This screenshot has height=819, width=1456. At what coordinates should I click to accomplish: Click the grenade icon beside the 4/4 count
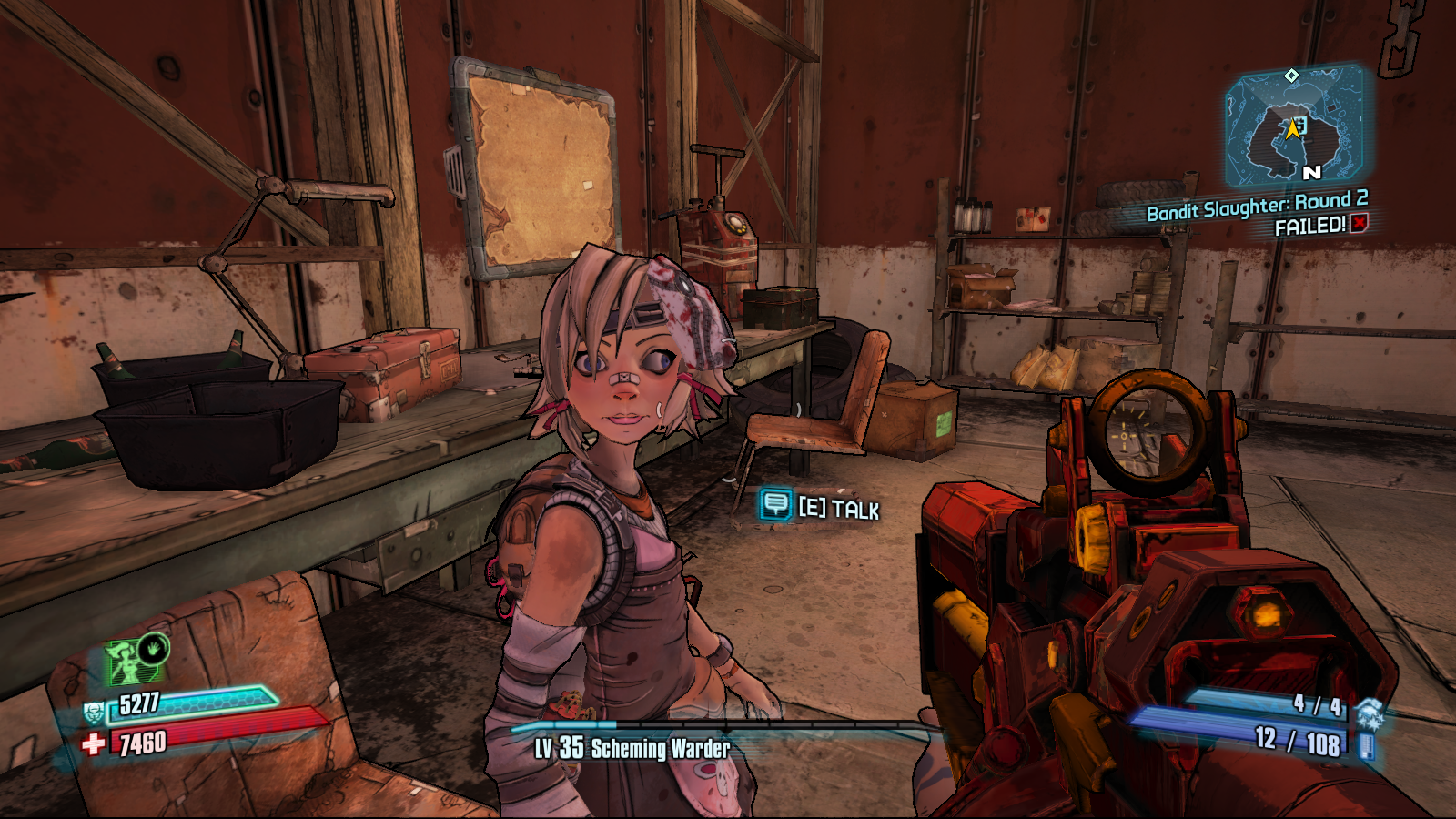[1369, 712]
